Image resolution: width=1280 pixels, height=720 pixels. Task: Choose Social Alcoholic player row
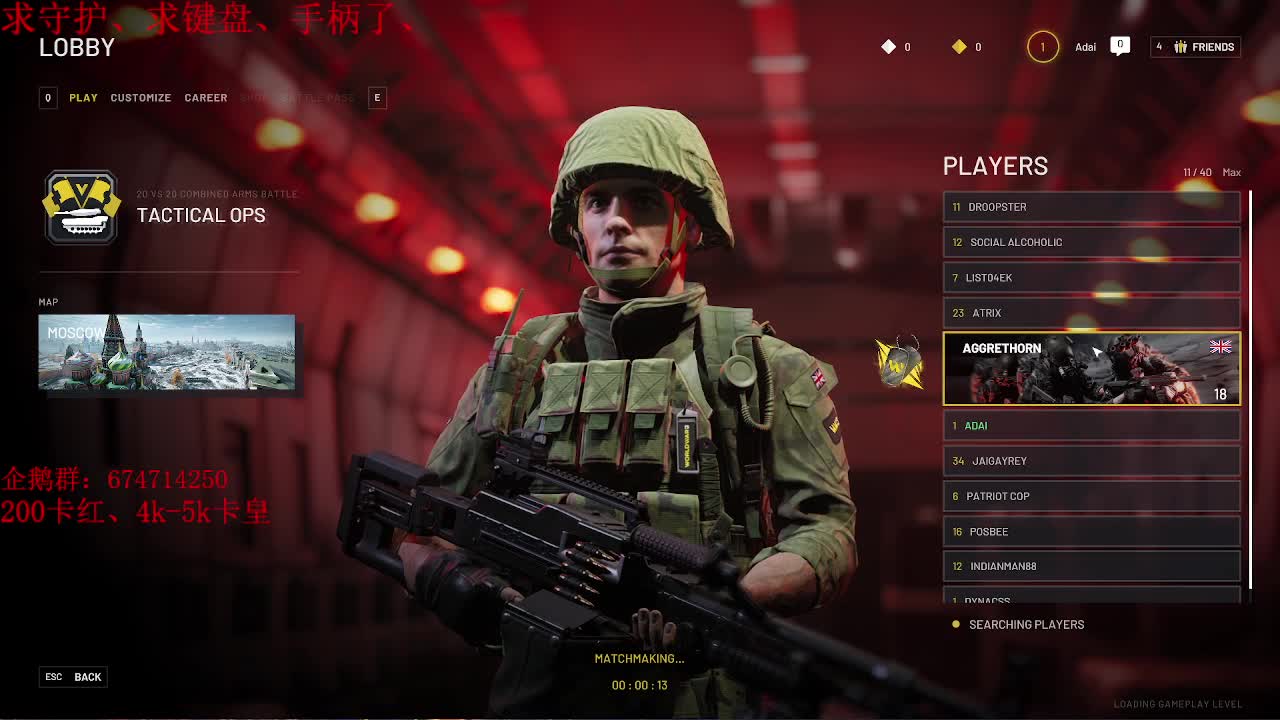(x=1091, y=242)
